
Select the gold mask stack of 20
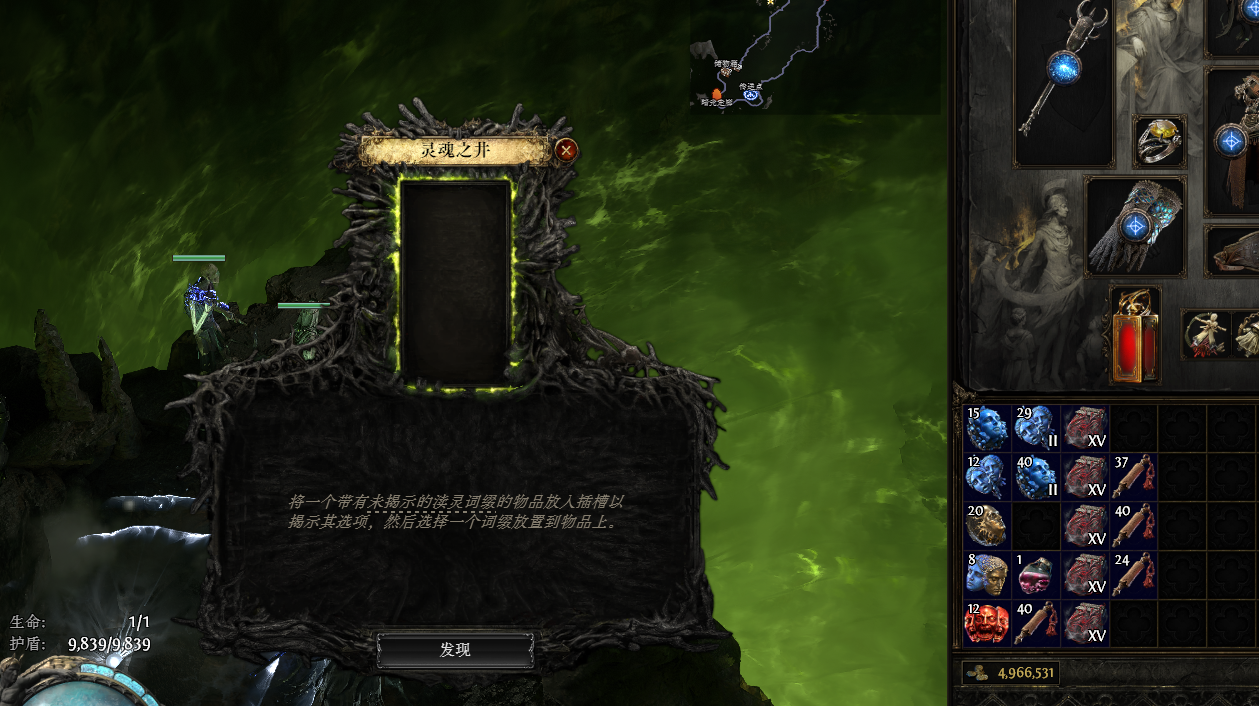[x=986, y=525]
